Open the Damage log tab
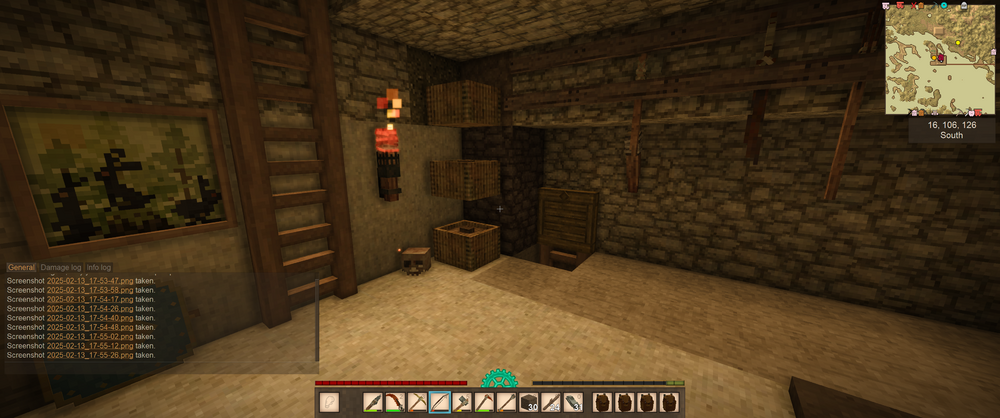Image resolution: width=1000 pixels, height=418 pixels. pos(60,268)
